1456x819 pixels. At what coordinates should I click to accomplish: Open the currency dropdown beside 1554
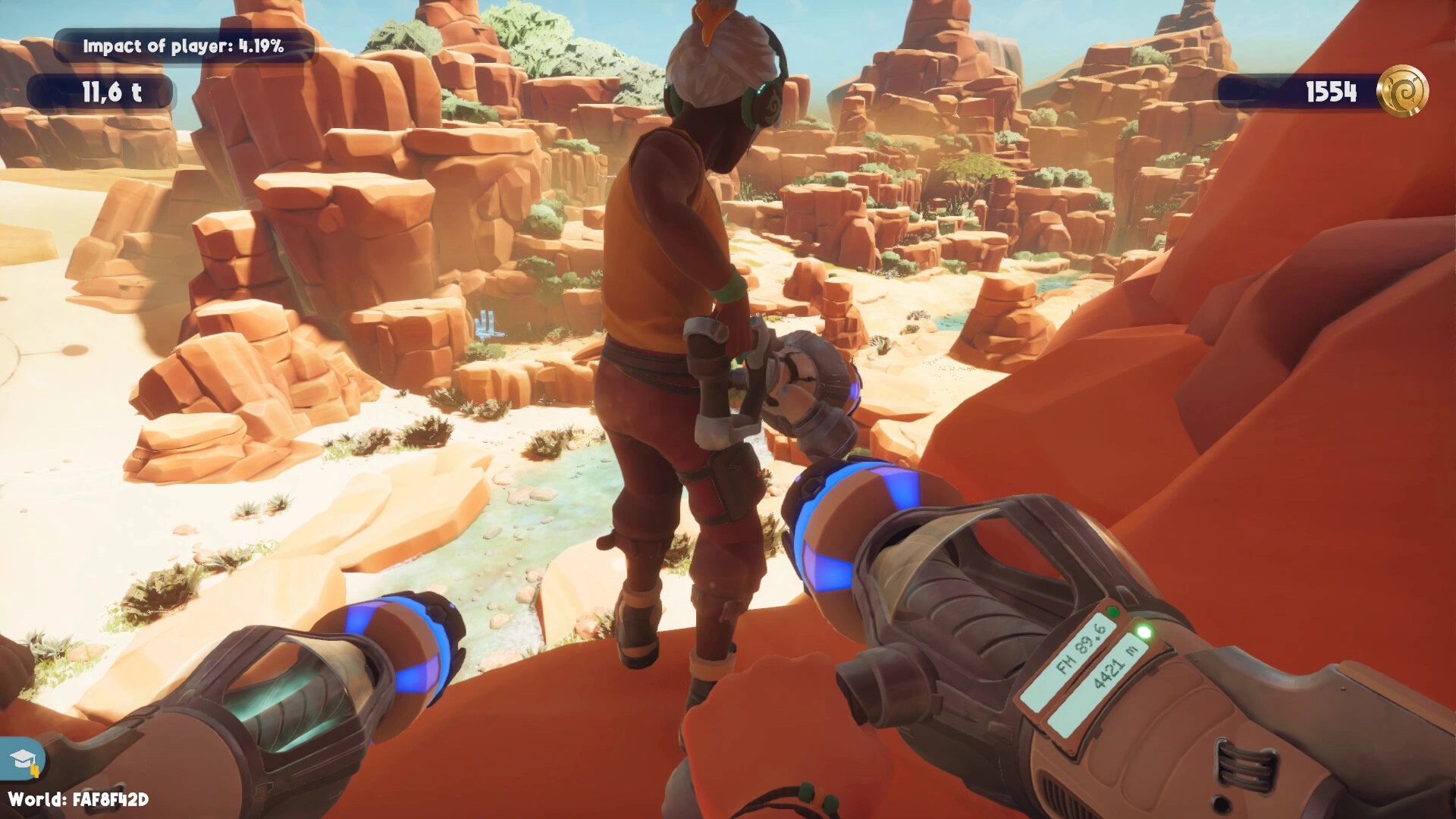coord(1403,93)
